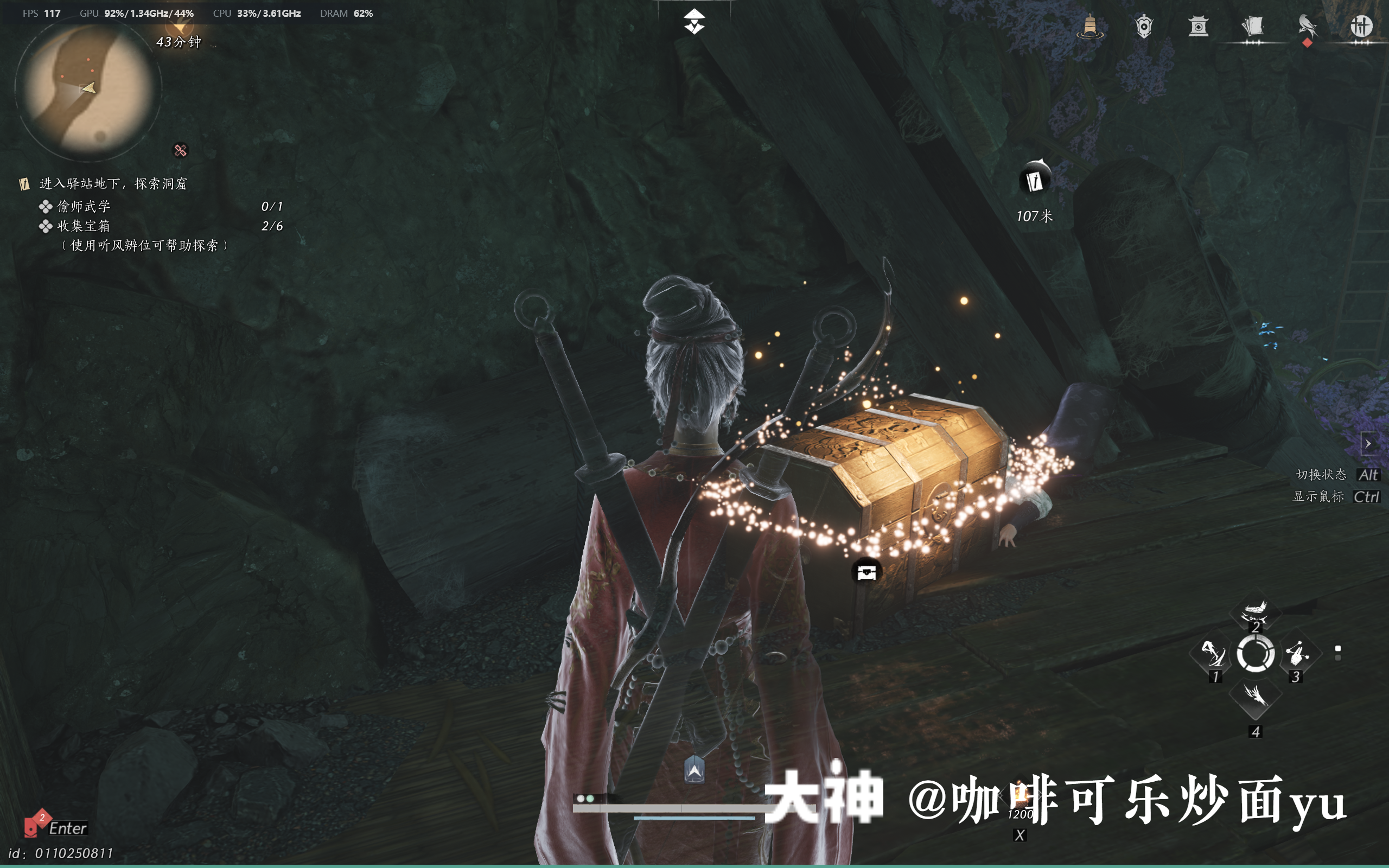Open the bird companion icon with red notification
Viewport: 1389px width, 868px height.
click(x=1308, y=26)
